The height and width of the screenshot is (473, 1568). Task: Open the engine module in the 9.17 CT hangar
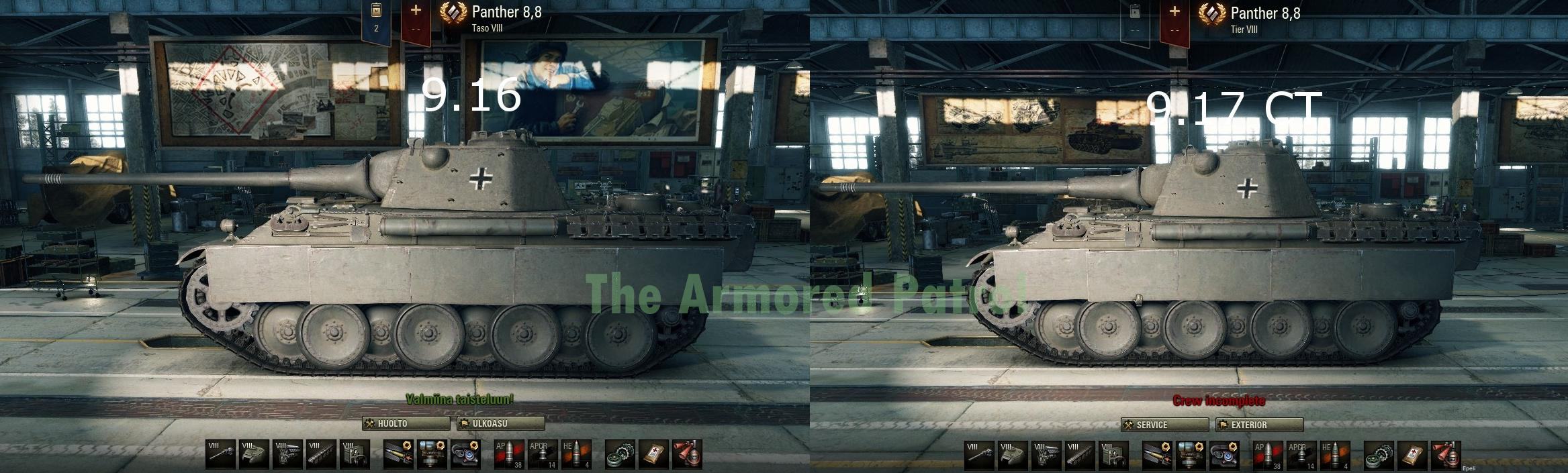[1047, 455]
